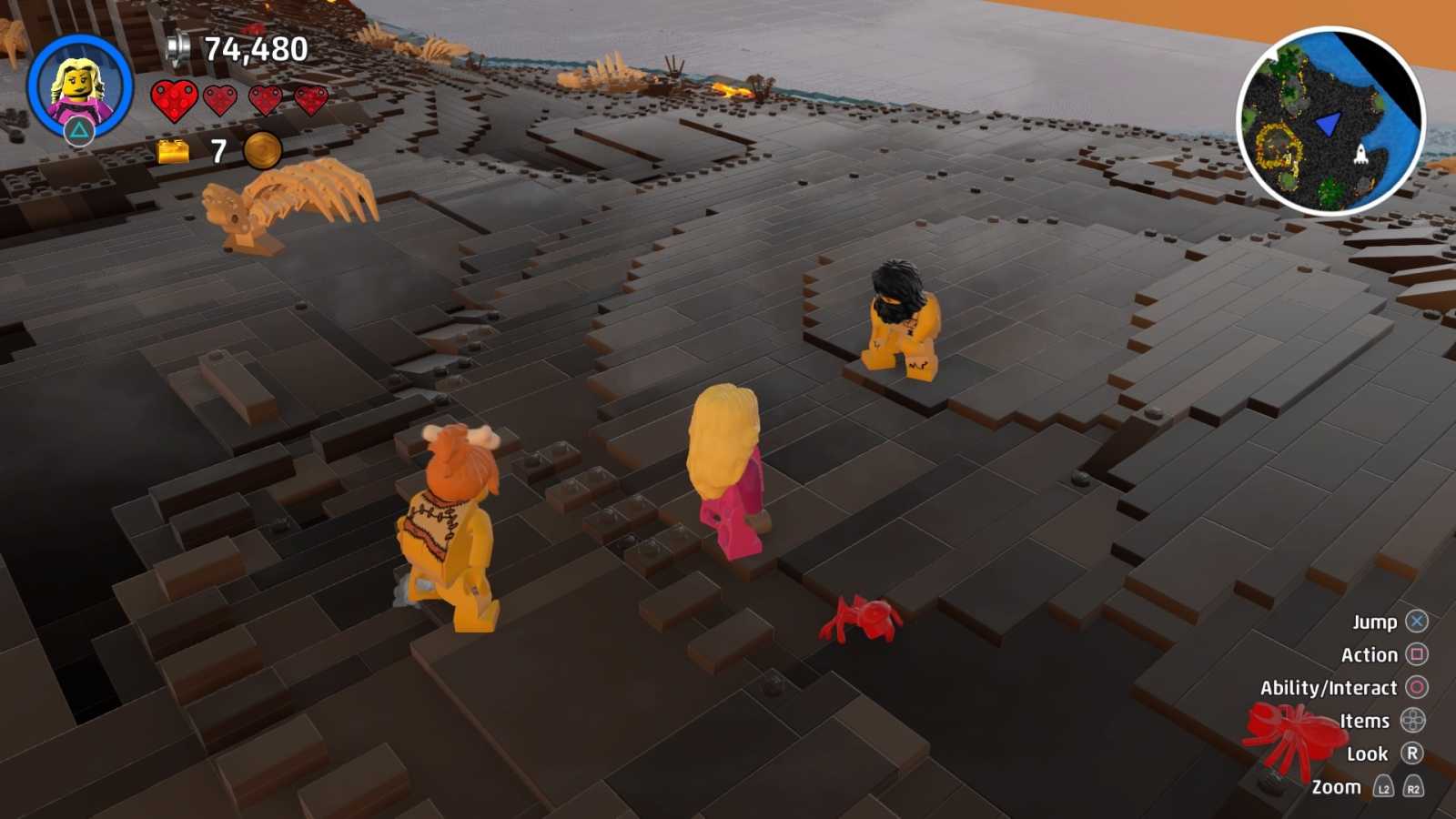The image size is (1456, 819).
Task: Select the gold brick icon showing count 7
Action: 173,150
